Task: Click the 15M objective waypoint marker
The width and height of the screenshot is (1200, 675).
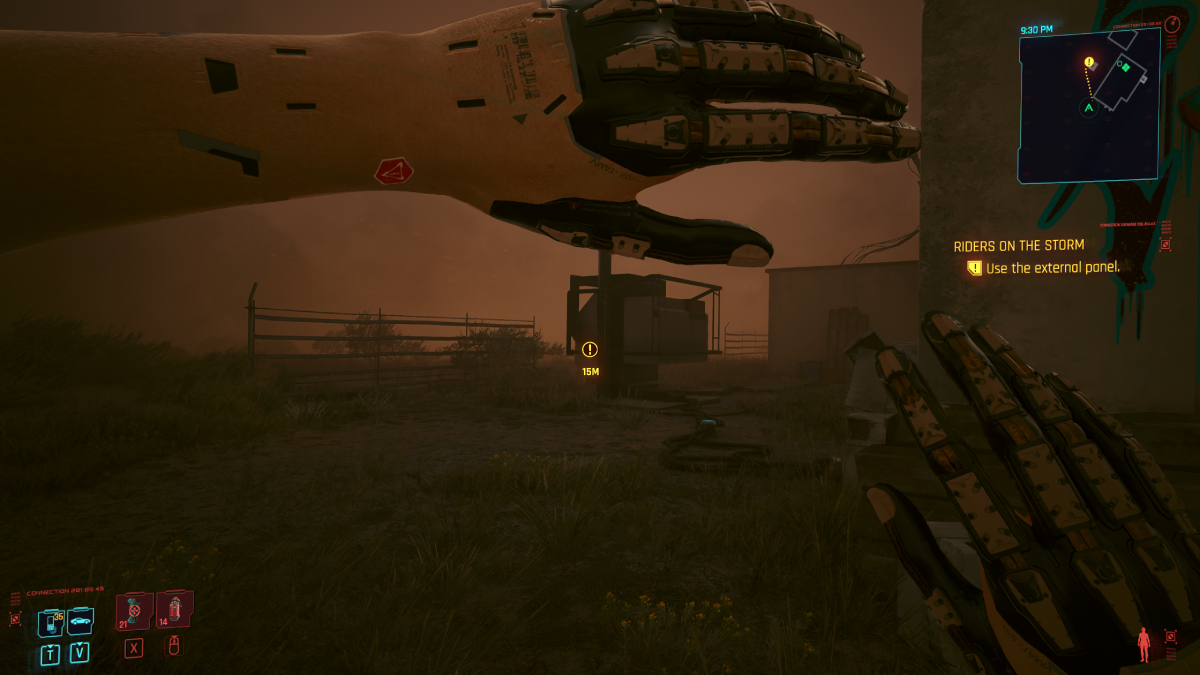Action: [590, 349]
